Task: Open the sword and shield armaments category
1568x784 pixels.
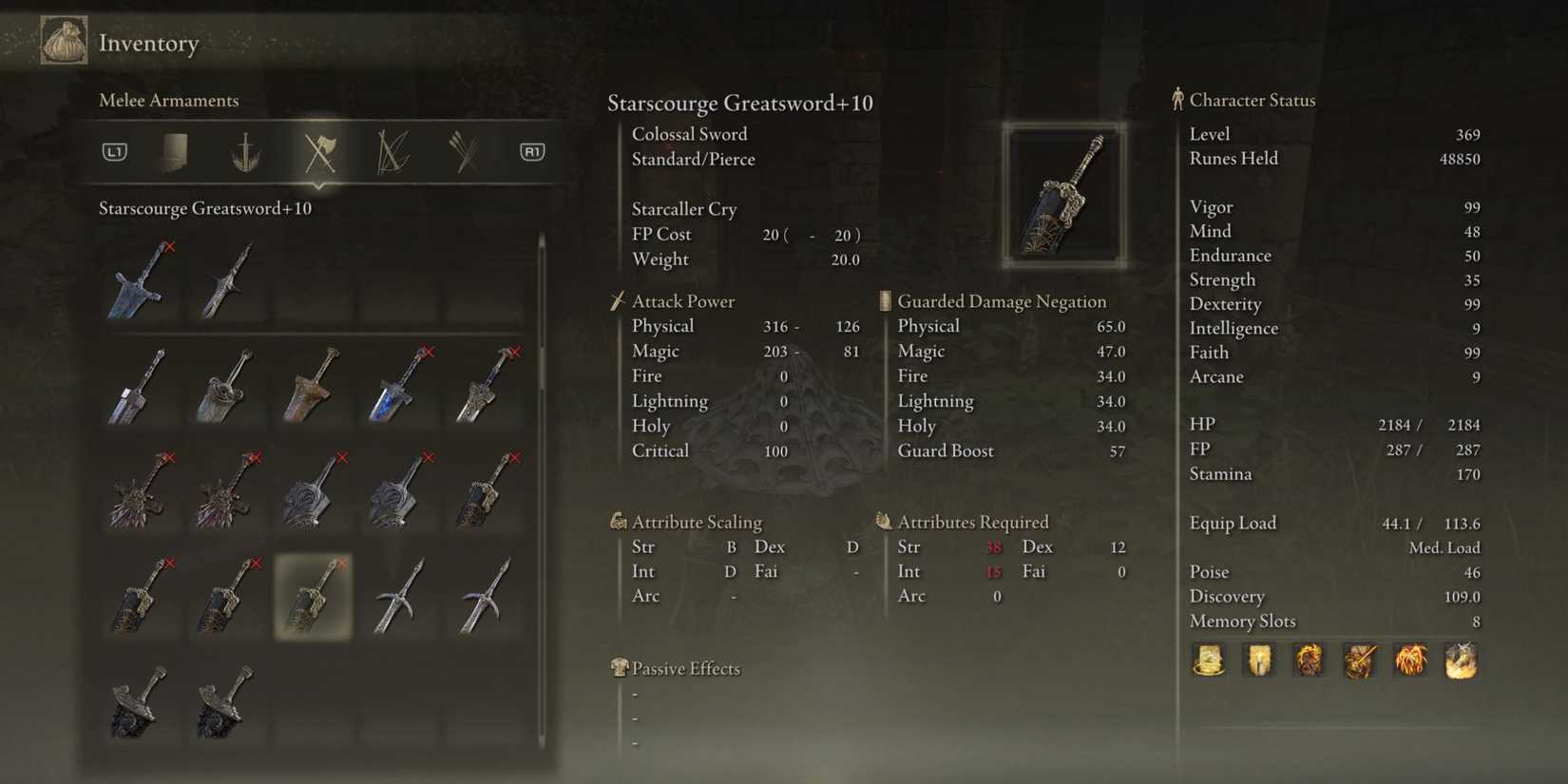Action: pos(245,150)
